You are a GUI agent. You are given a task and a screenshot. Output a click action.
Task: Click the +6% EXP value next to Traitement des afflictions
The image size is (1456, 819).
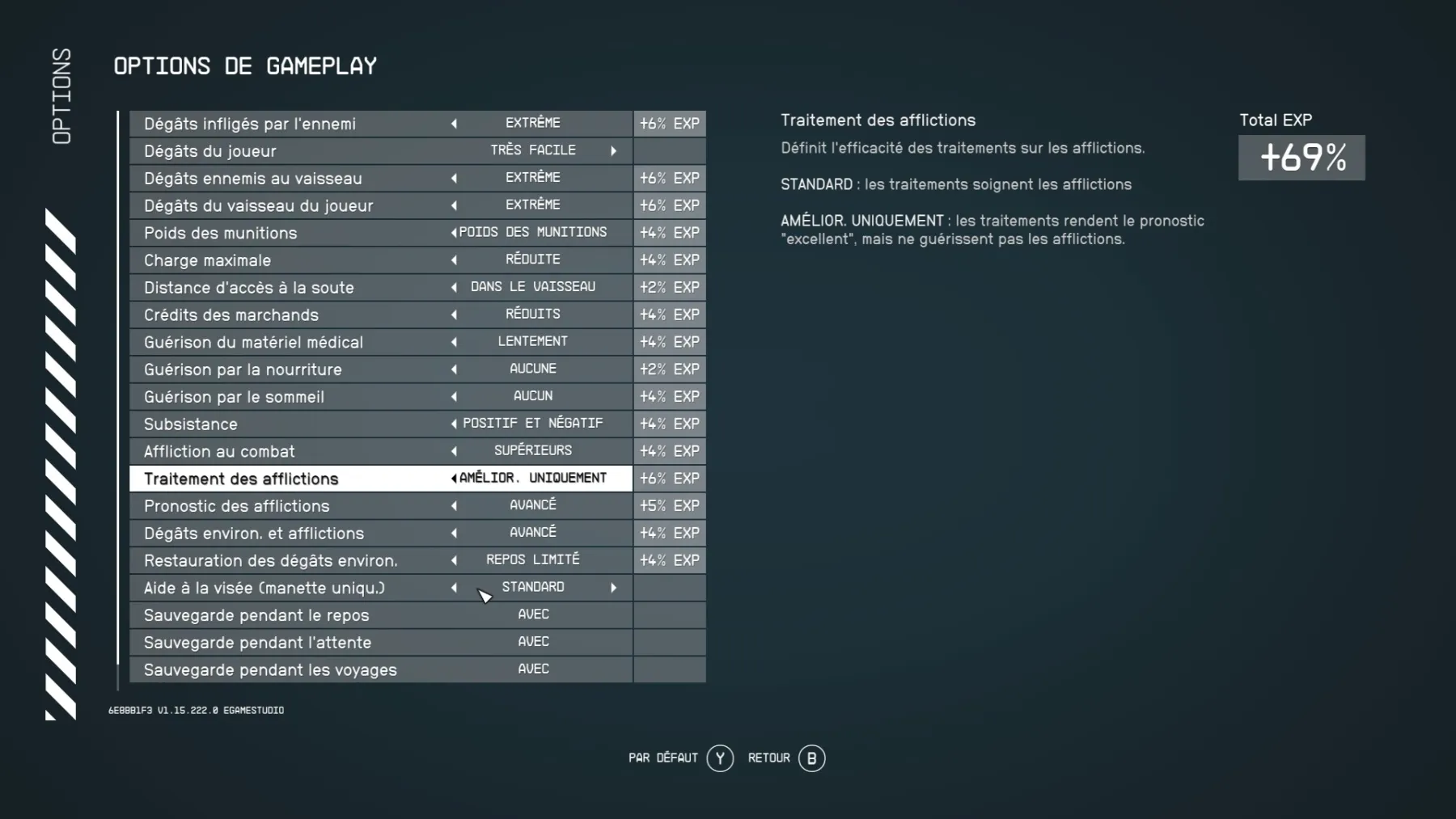click(669, 478)
